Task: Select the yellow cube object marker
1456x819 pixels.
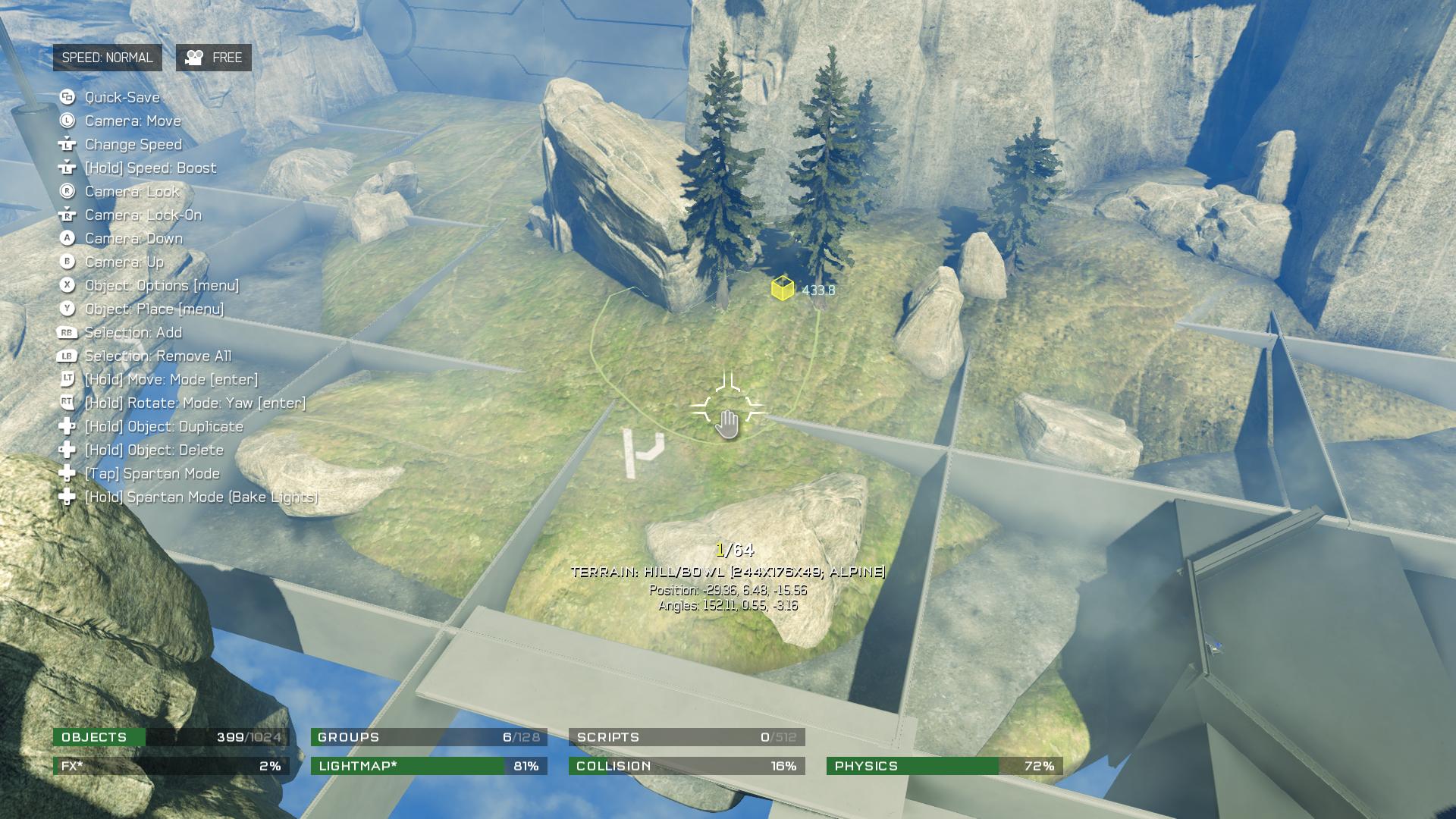Action: tap(782, 289)
